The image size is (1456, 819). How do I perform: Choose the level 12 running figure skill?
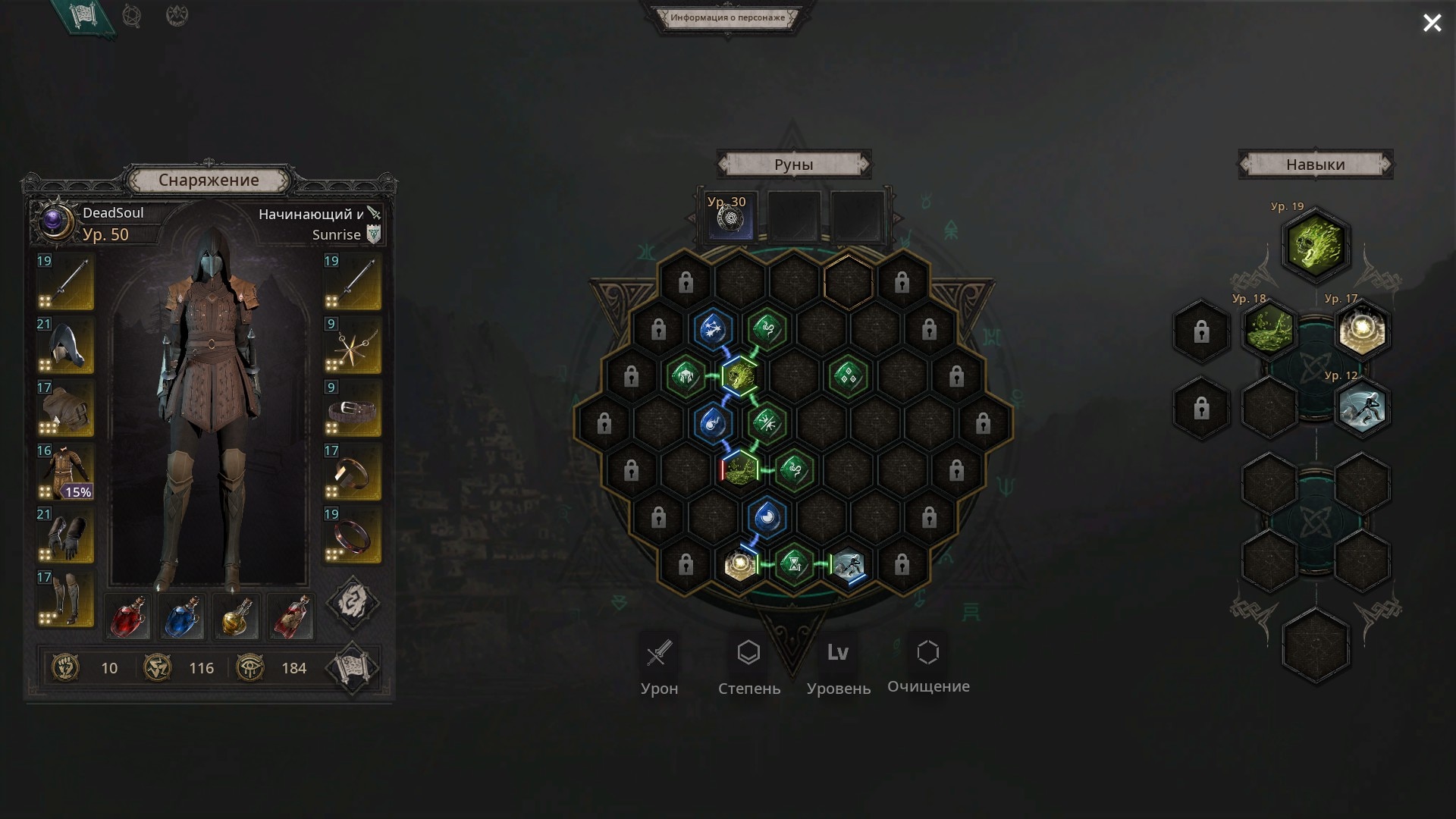pos(1362,409)
